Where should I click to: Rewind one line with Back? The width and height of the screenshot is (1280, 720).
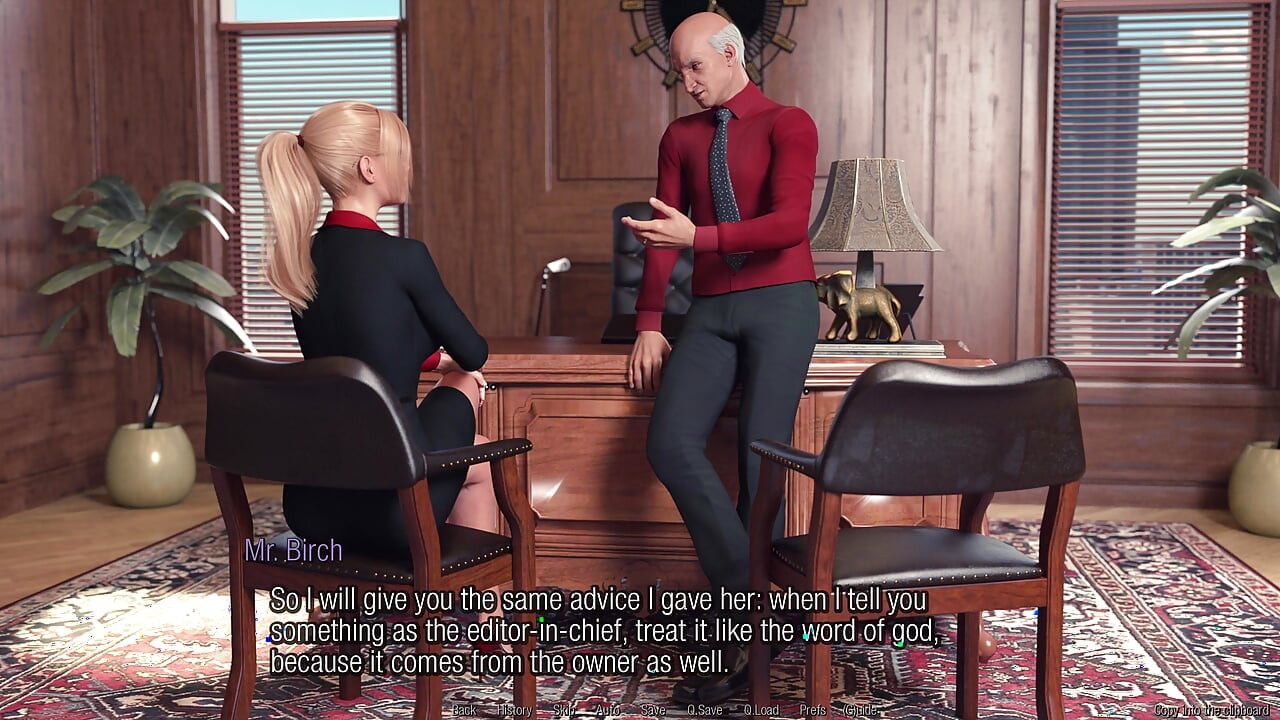point(465,710)
